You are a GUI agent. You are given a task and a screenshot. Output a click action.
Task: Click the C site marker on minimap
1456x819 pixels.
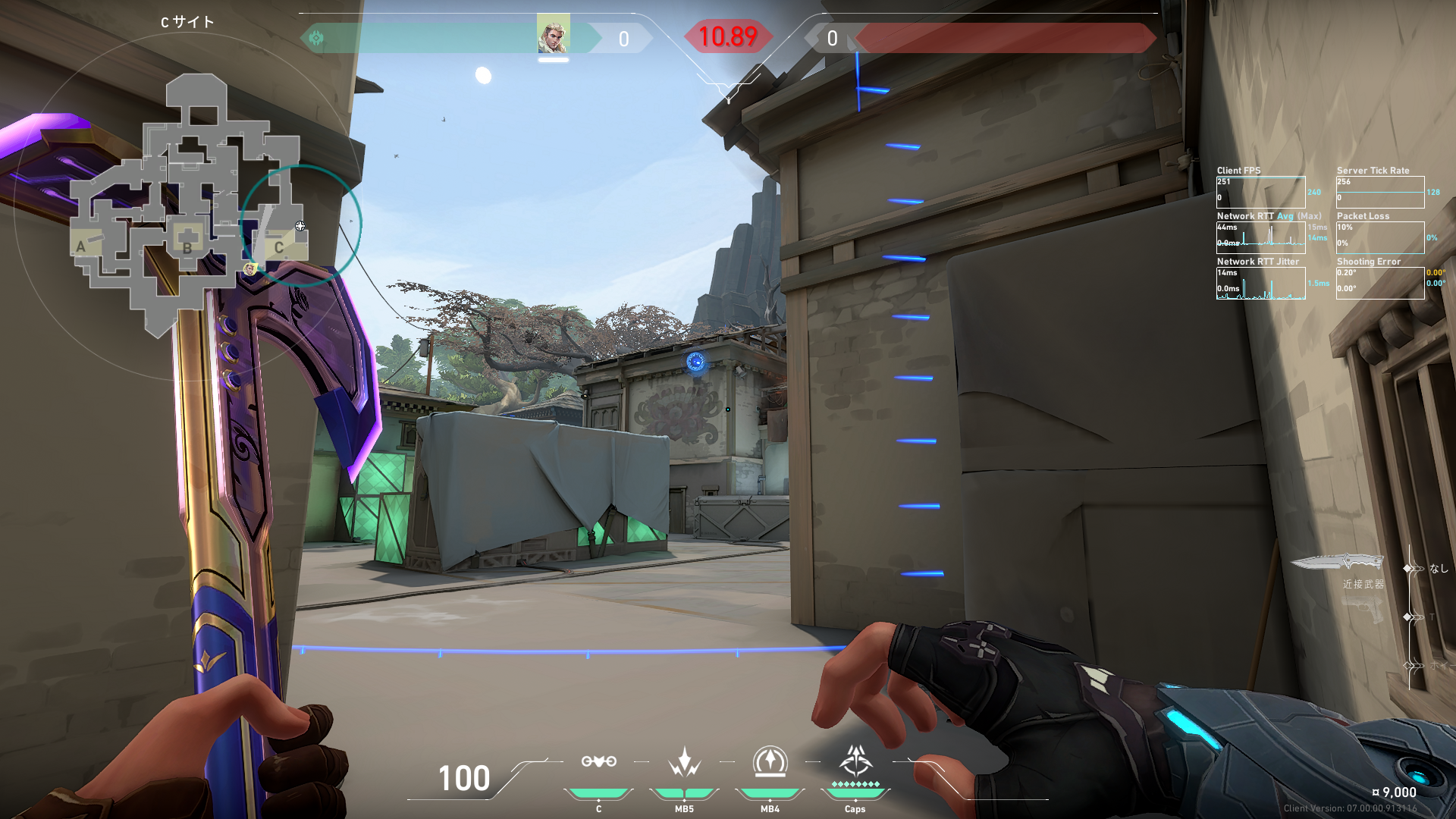(279, 247)
